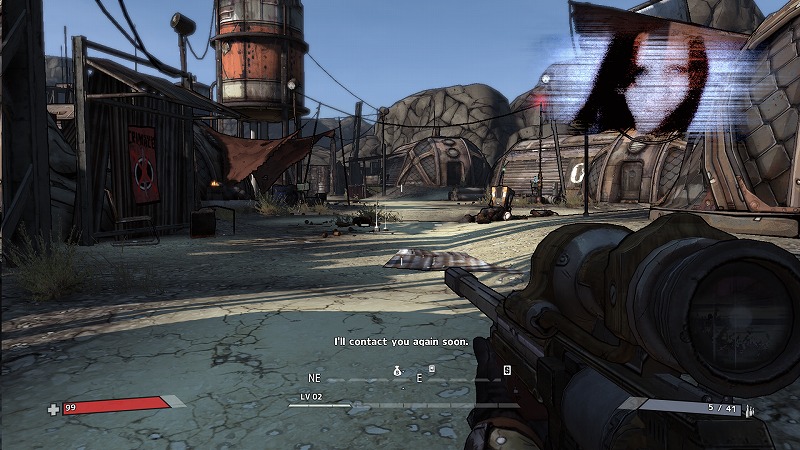
Task: Click the health cross icon
Action: pyautogui.click(x=54, y=408)
